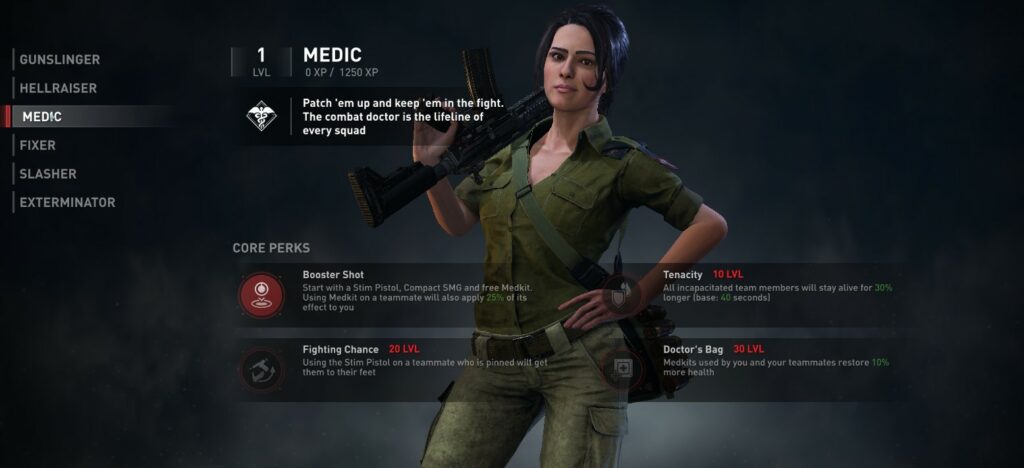Image resolution: width=1024 pixels, height=468 pixels.
Task: Select the Gunslinger class
Action: coord(59,60)
